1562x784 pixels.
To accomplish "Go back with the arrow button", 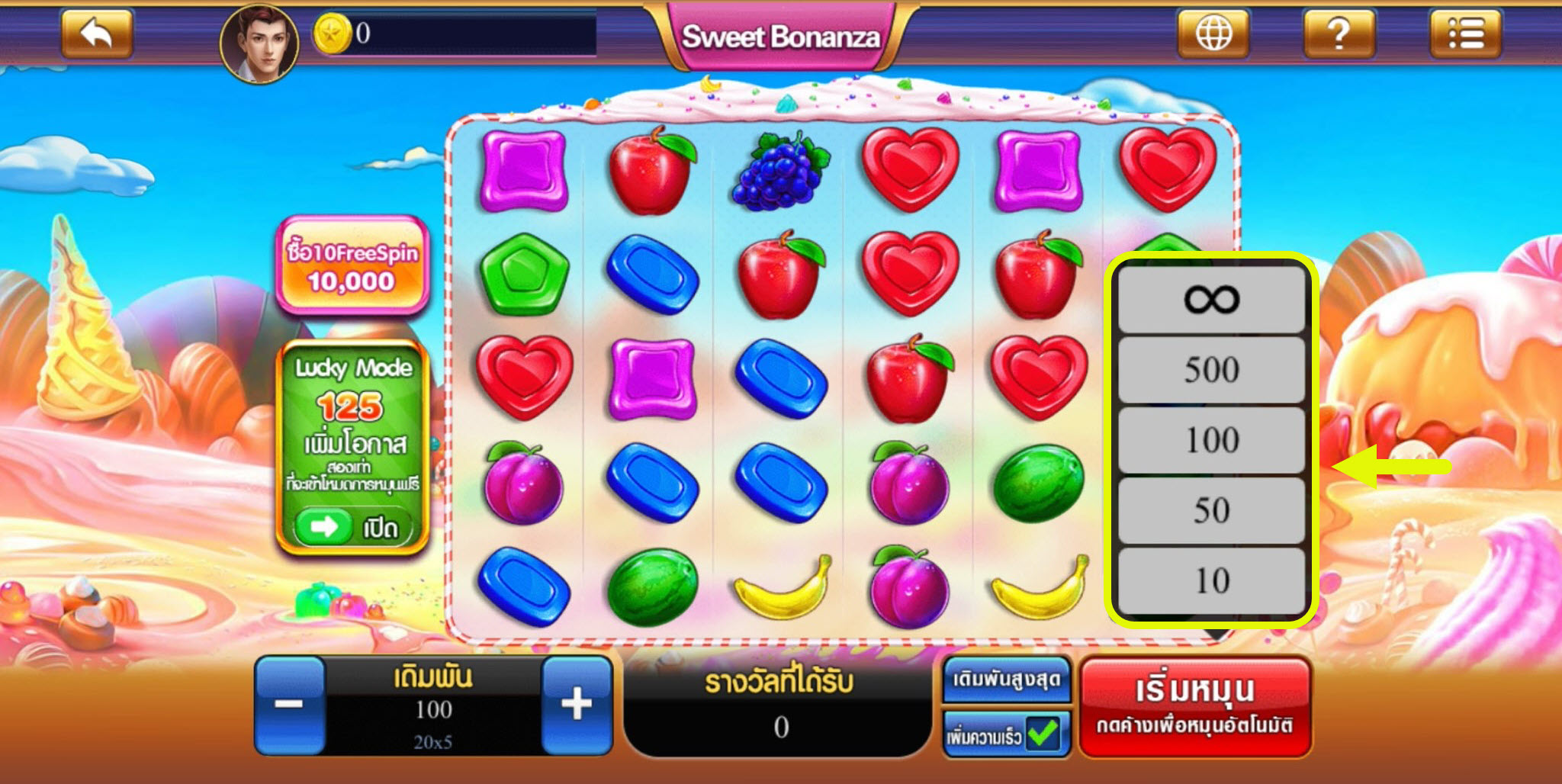I will (97, 34).
